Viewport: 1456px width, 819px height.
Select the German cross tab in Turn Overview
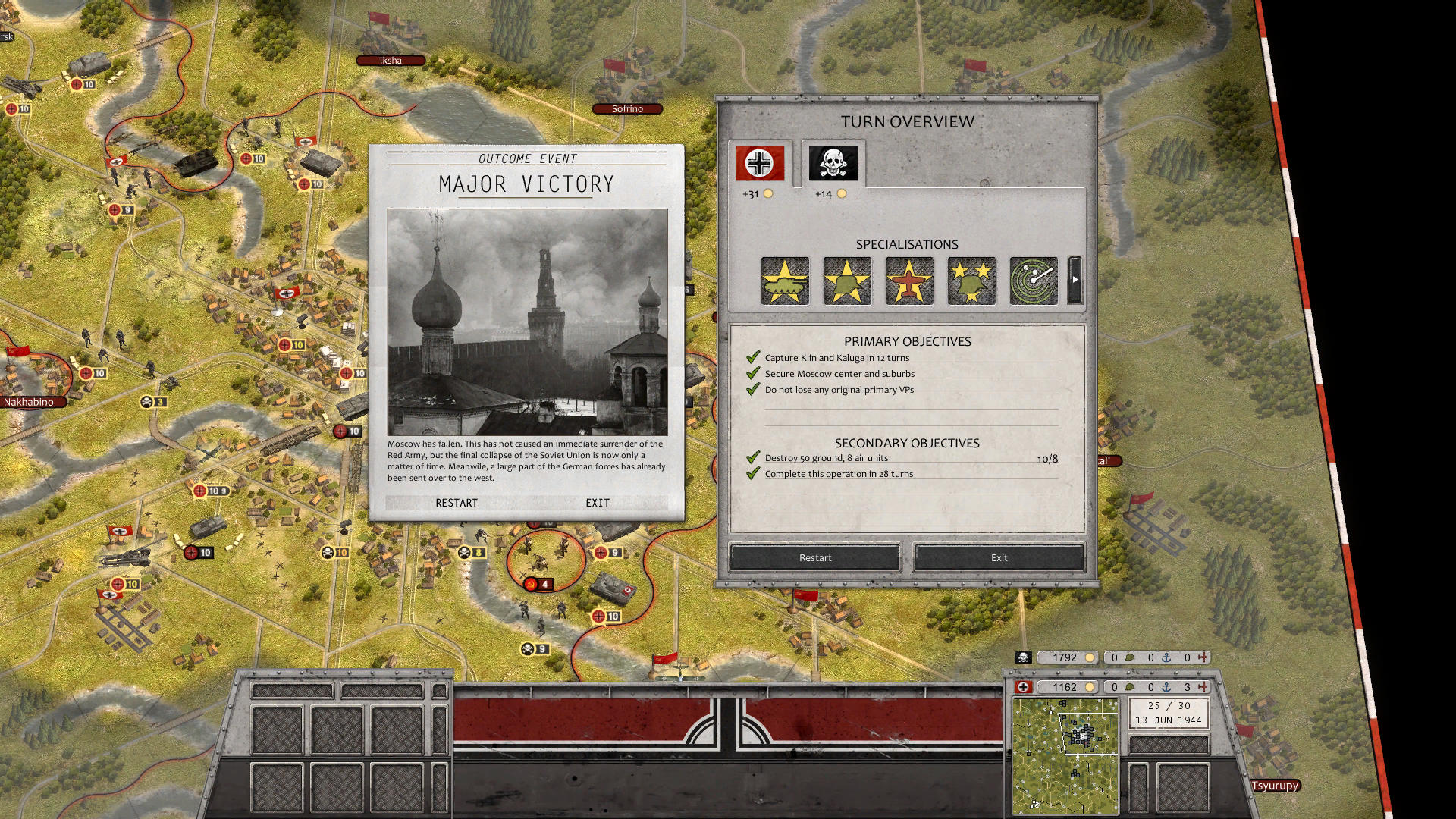point(758,162)
